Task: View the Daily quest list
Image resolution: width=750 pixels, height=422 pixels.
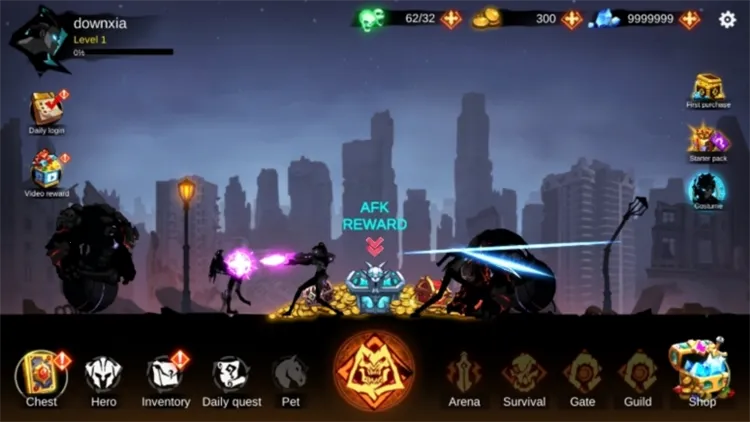Action: tap(231, 376)
